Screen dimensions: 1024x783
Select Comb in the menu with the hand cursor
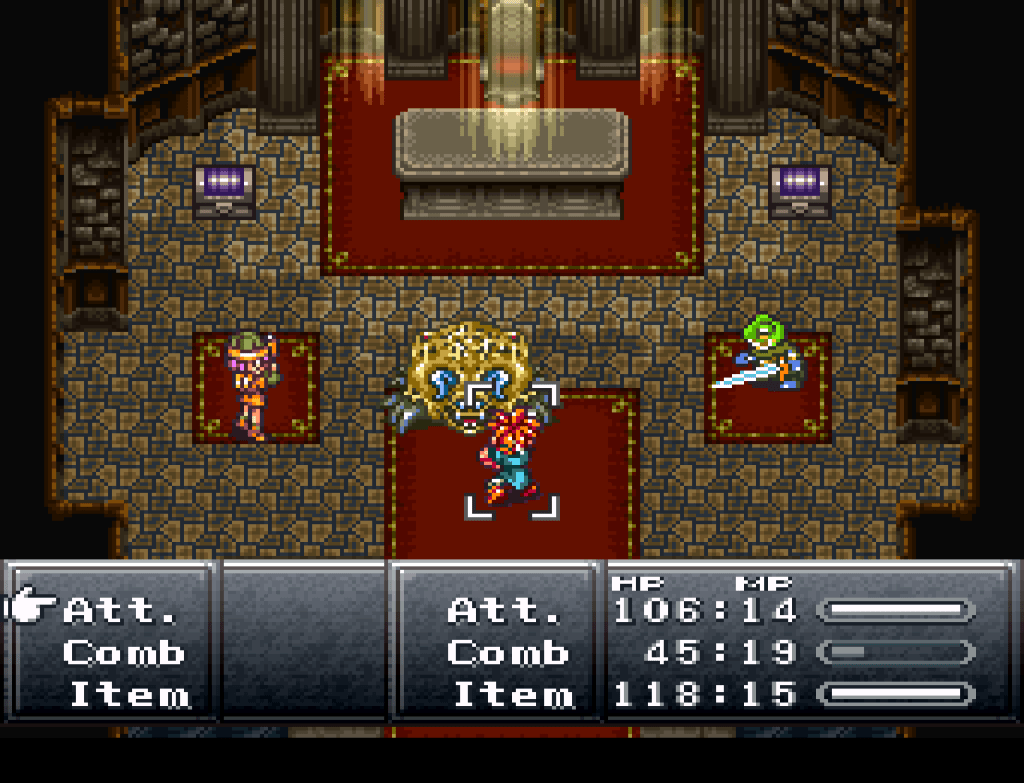(x=124, y=653)
